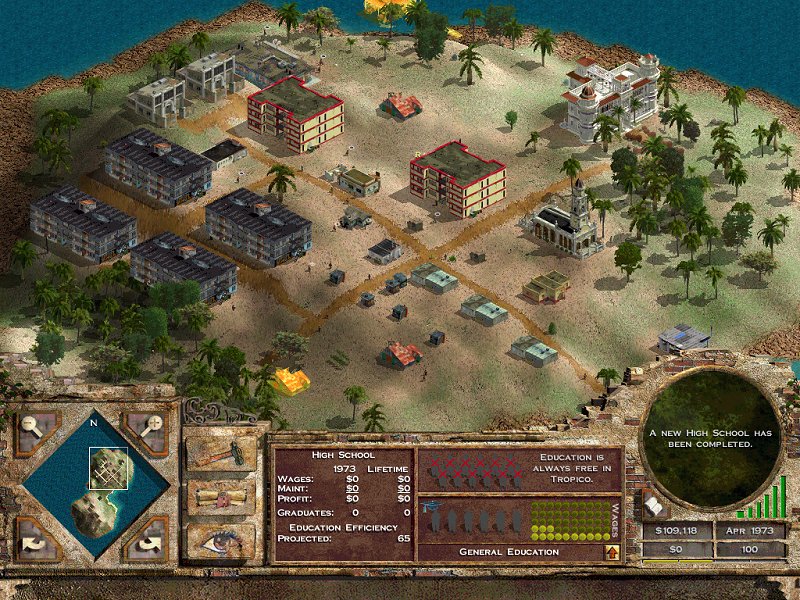800x600 pixels.
Task: Open the almanac book icon
Action: (x=651, y=508)
